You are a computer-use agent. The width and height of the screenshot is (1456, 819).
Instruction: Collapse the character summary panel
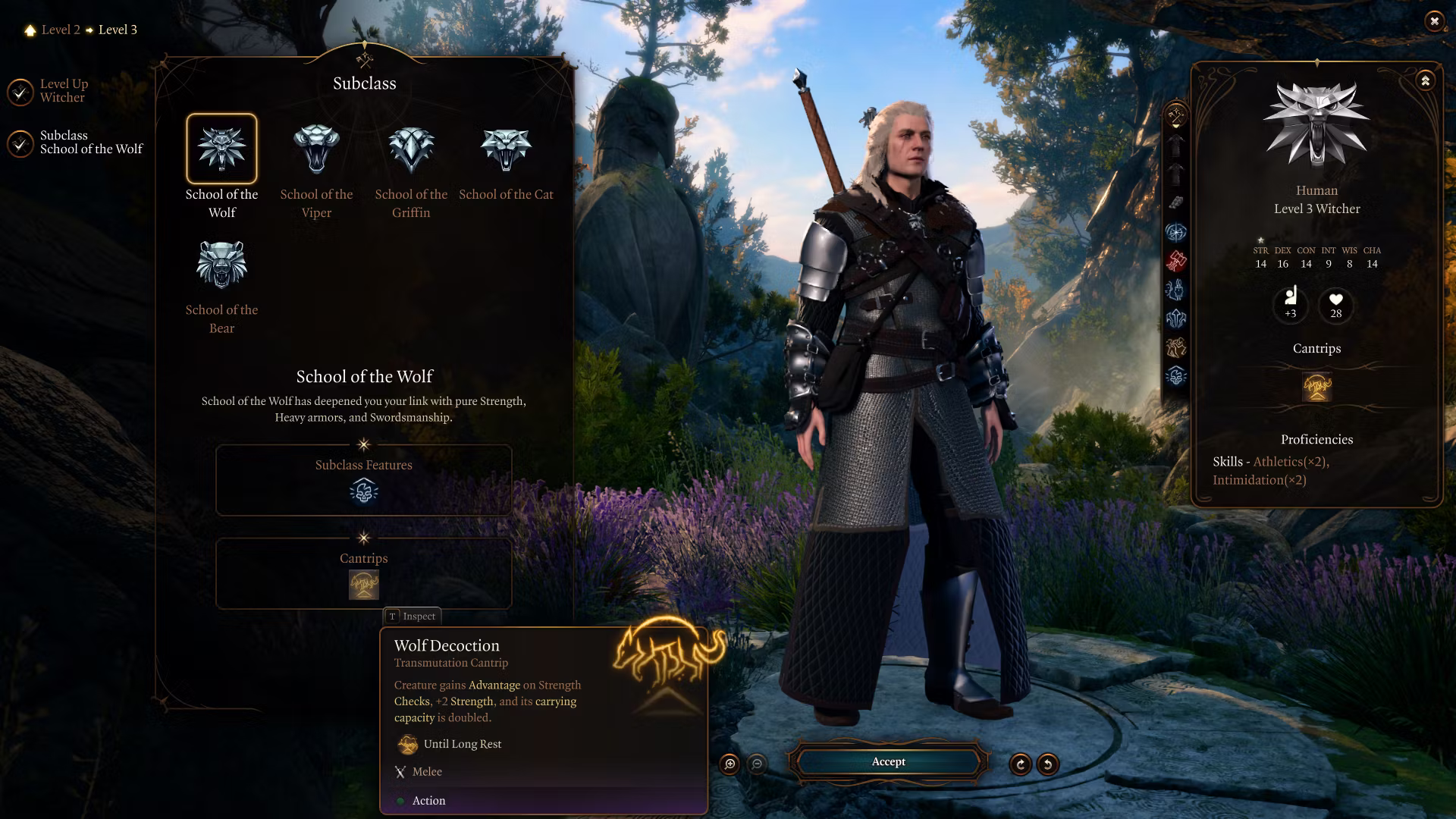click(1426, 80)
